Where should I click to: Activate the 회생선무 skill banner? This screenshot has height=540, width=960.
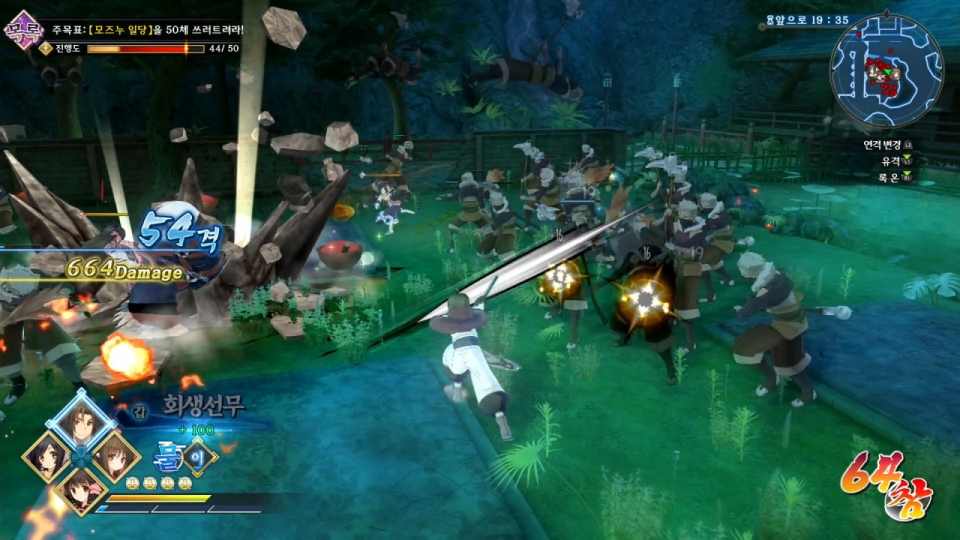203,406
